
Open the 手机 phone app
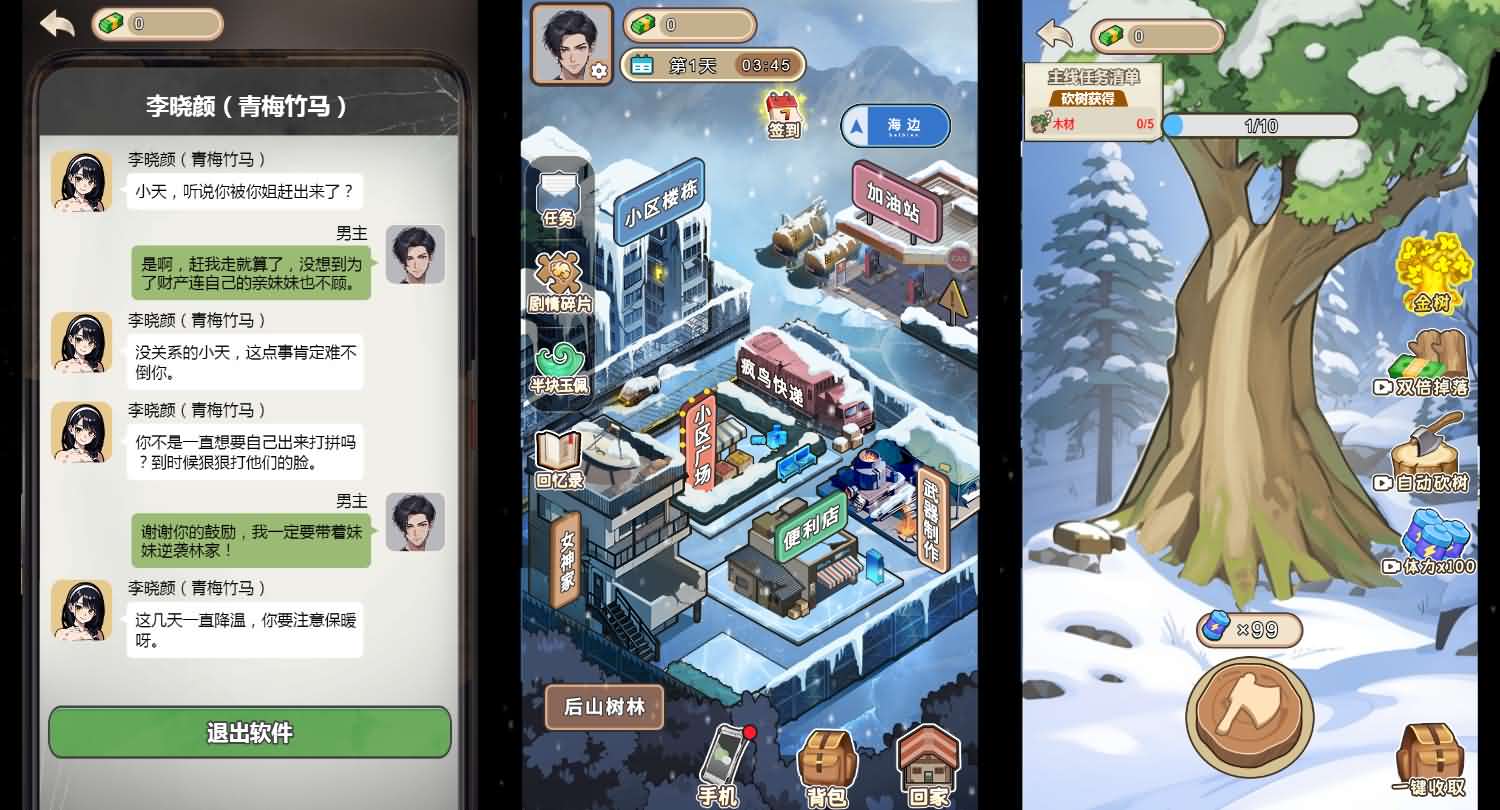point(722,765)
